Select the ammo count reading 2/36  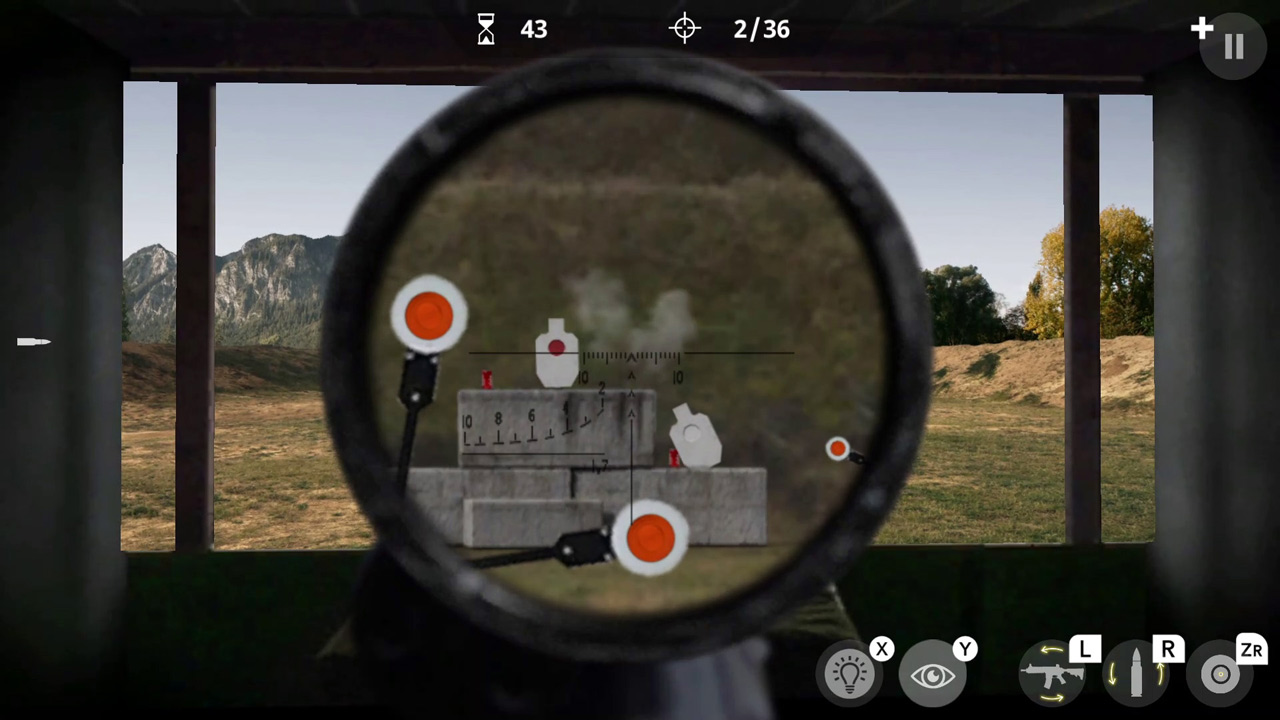[x=761, y=28]
